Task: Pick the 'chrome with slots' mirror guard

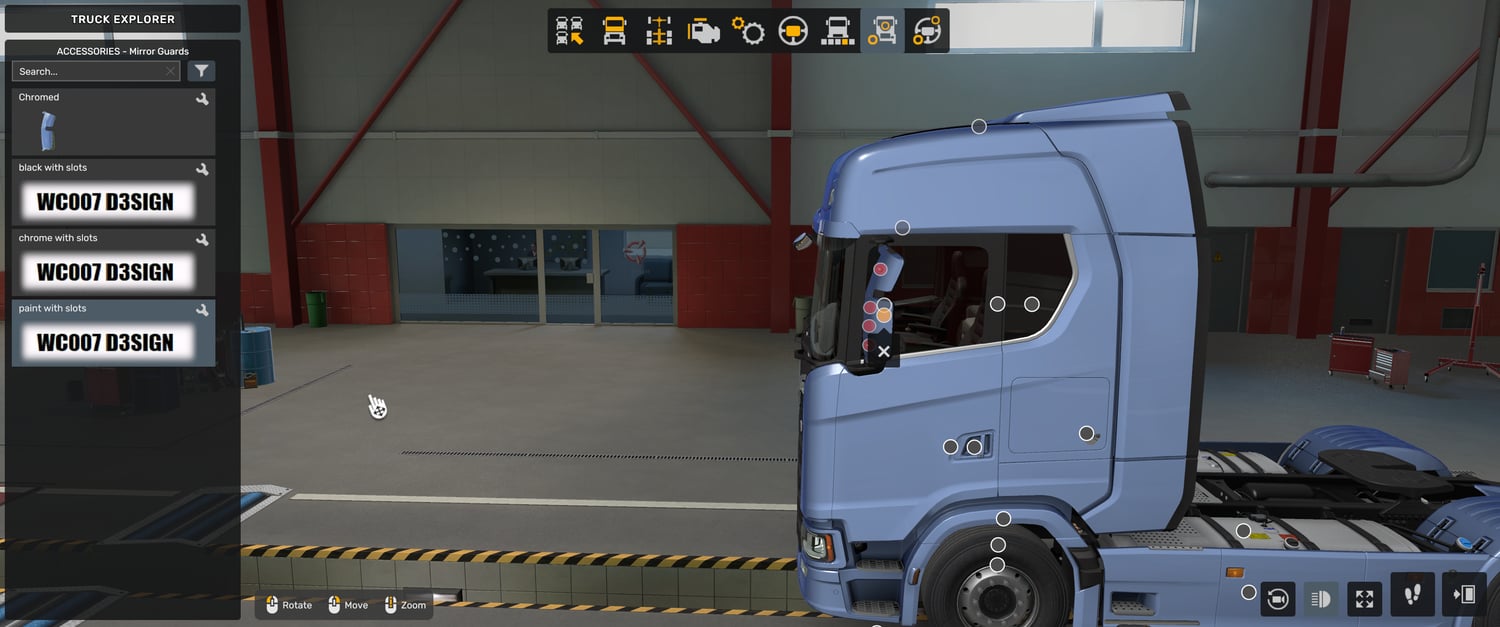Action: (113, 262)
